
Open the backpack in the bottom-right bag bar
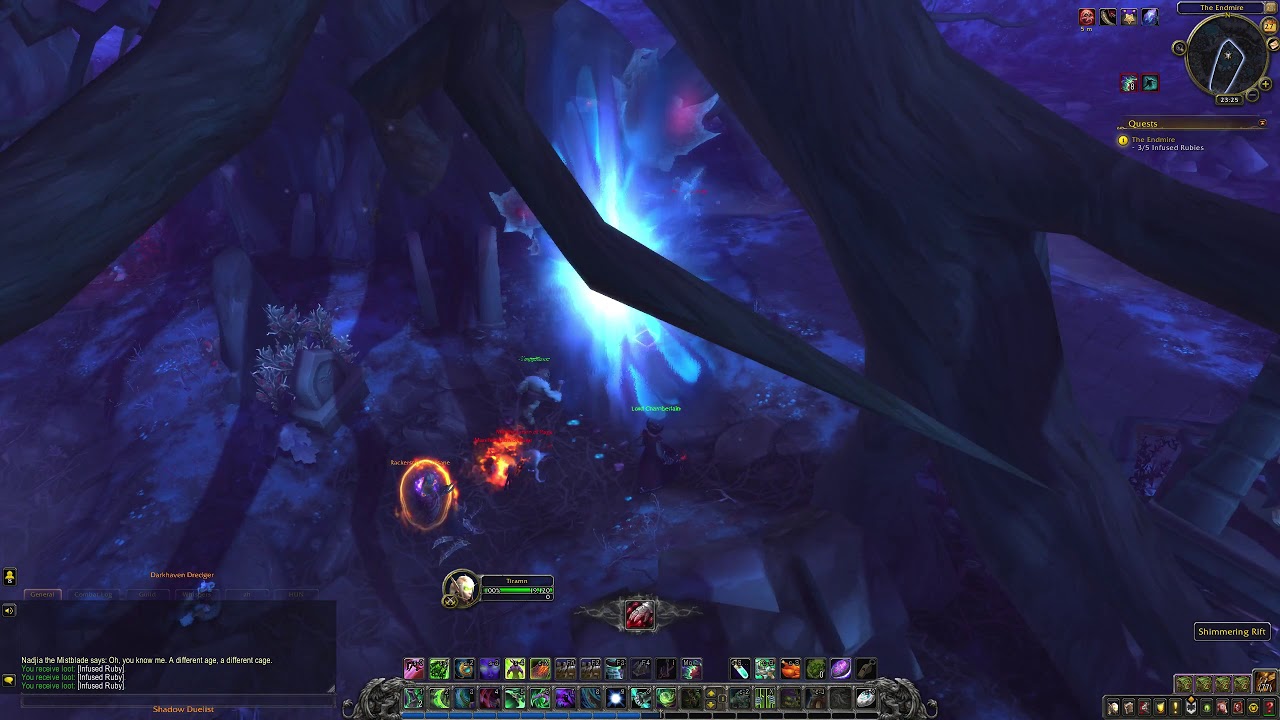pos(1264,681)
